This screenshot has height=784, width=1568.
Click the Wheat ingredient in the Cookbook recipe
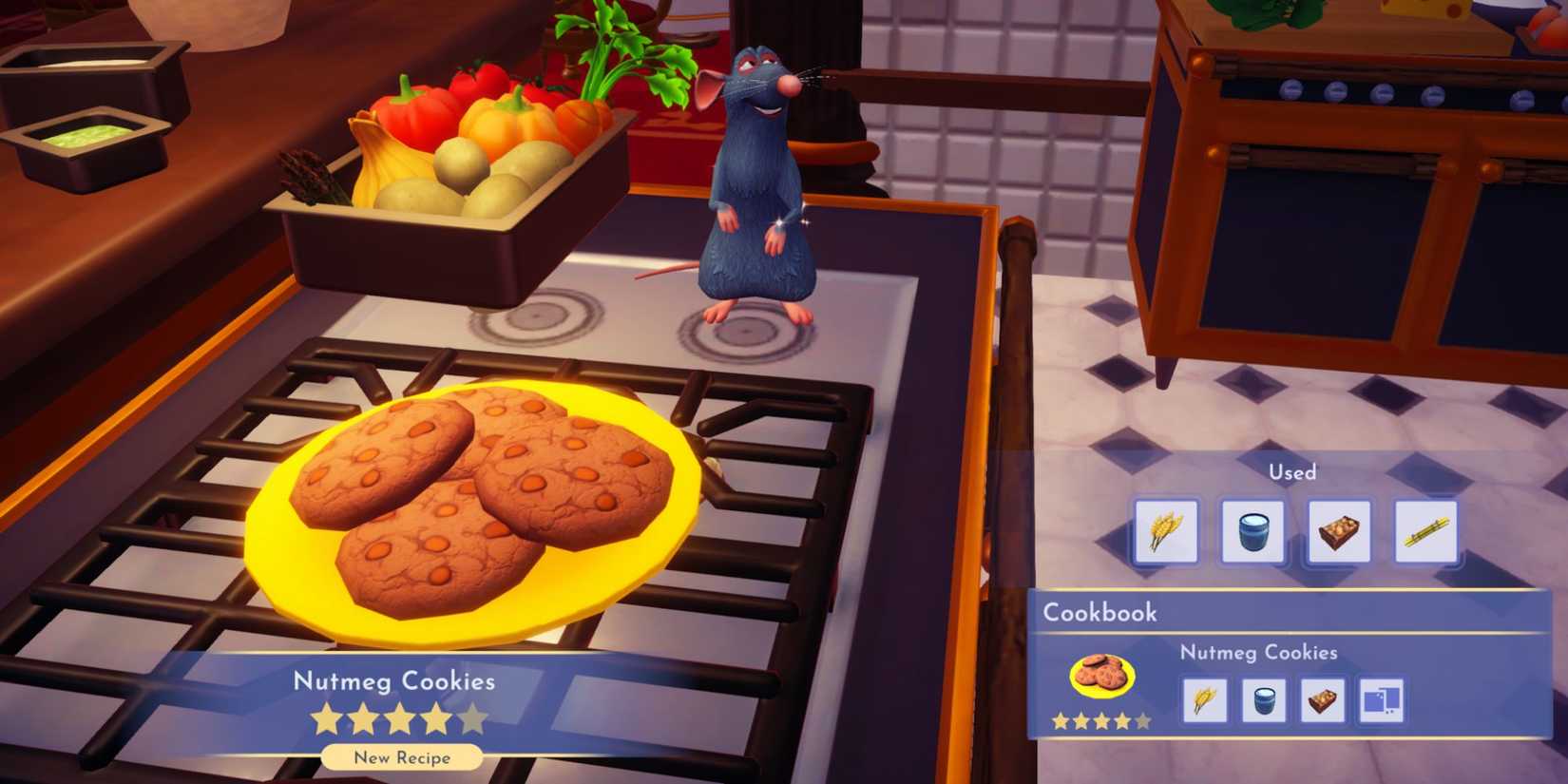(1205, 700)
